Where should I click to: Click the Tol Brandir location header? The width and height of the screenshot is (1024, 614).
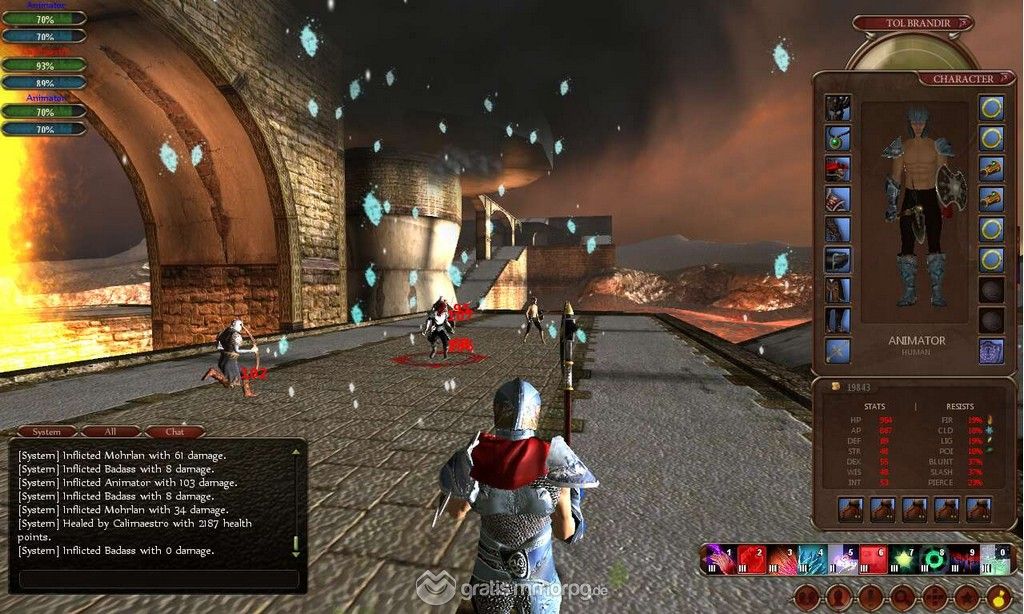pyautogui.click(x=912, y=22)
